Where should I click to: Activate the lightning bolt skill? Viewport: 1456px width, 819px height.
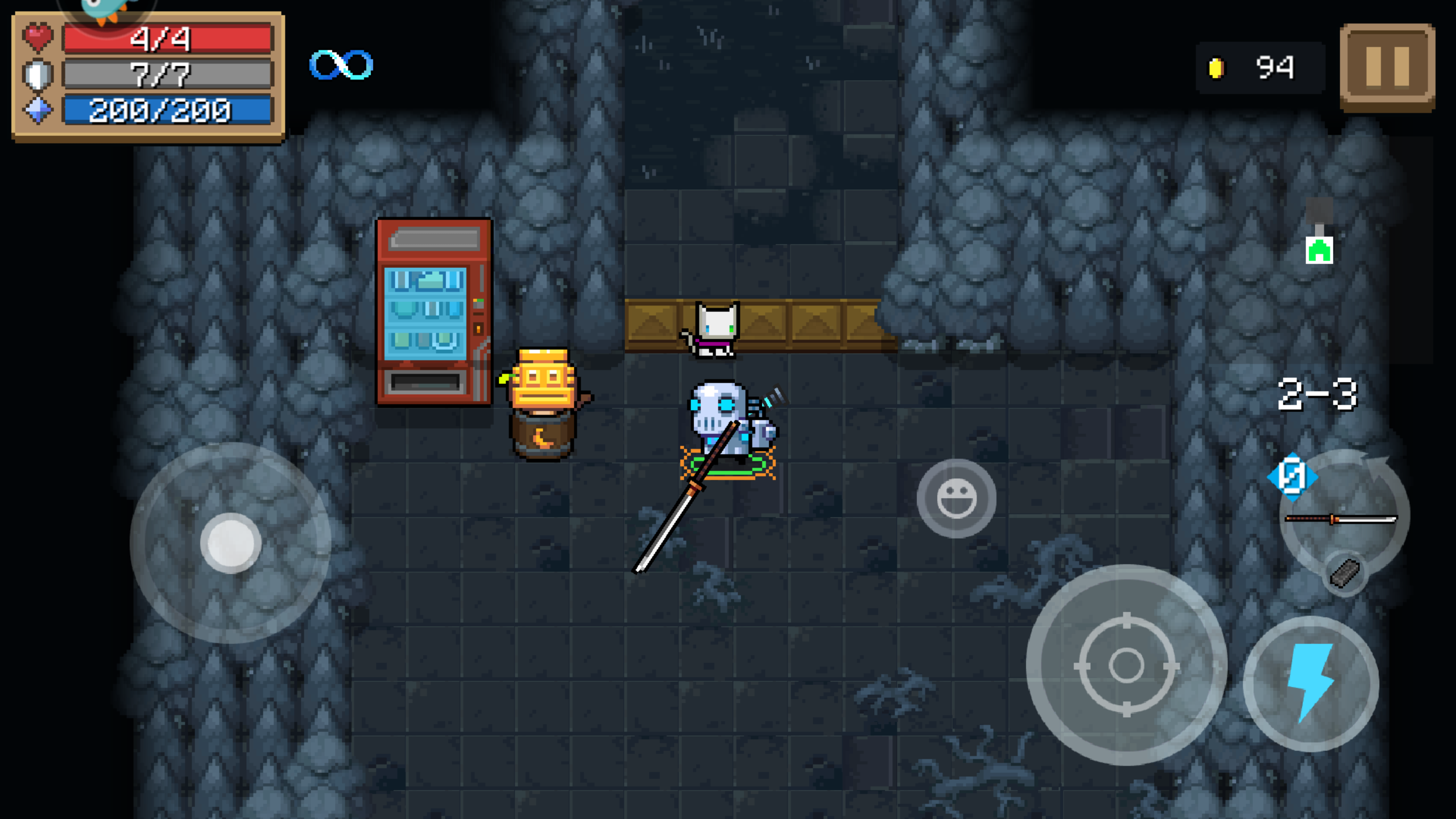[x=1311, y=683]
